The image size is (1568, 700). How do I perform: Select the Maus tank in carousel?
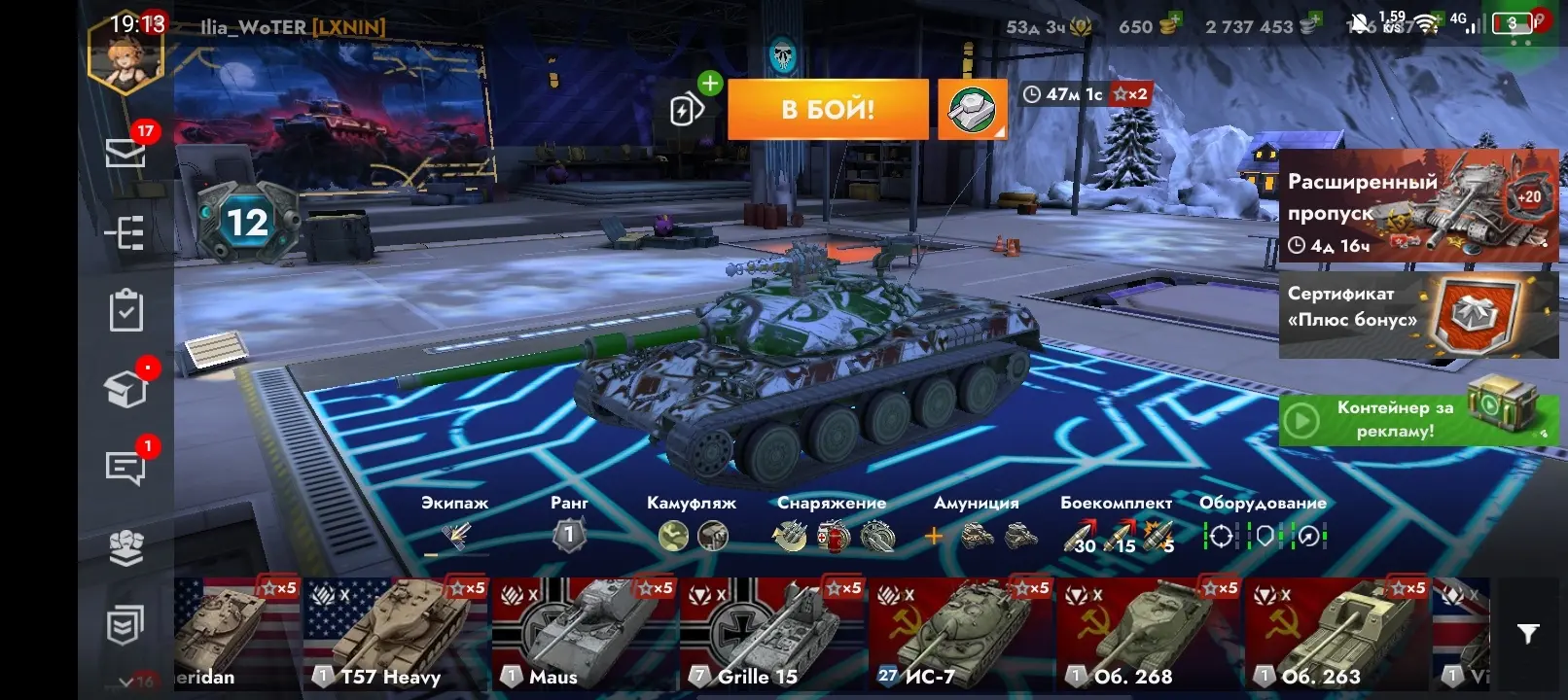click(x=584, y=634)
